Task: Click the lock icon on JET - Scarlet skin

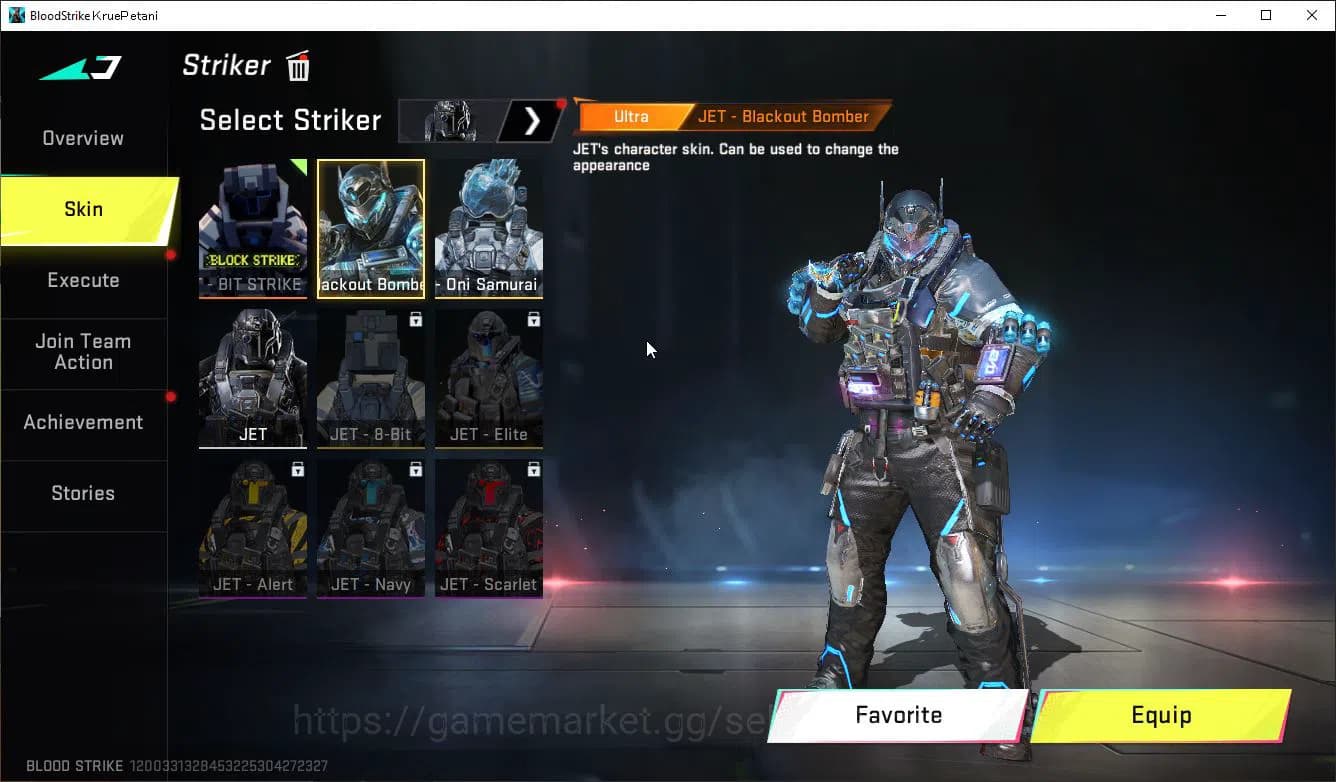Action: coord(532,469)
